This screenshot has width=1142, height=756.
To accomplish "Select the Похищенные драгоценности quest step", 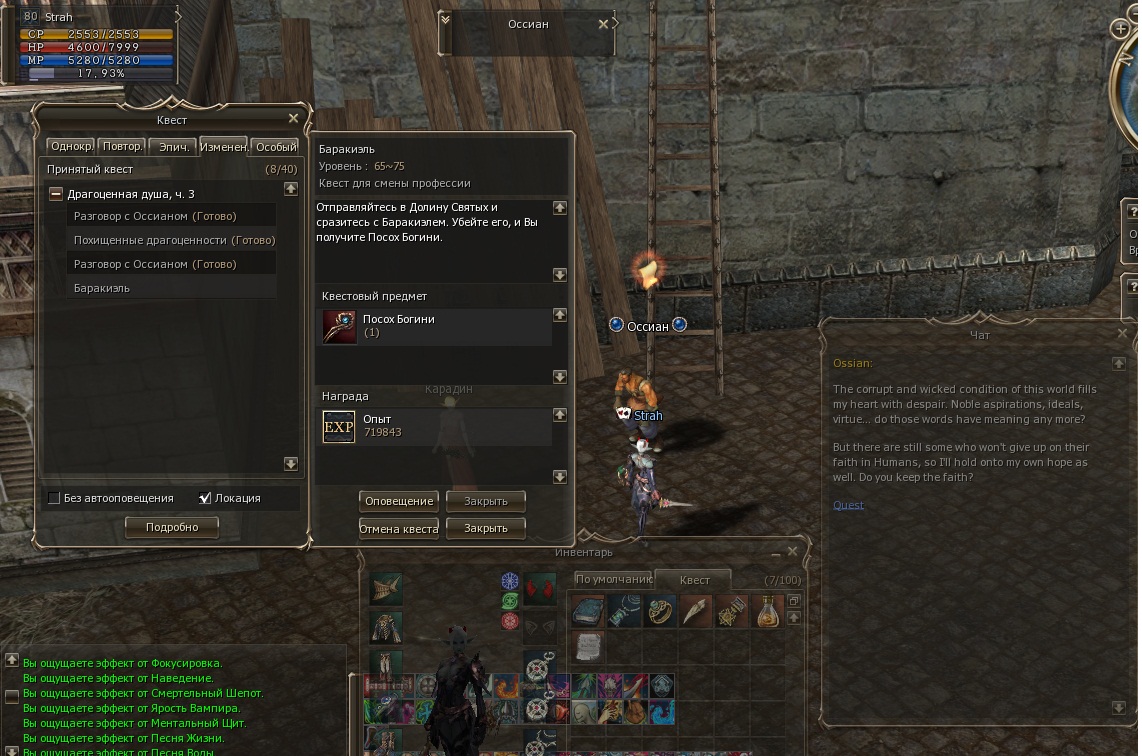I will click(x=150, y=240).
